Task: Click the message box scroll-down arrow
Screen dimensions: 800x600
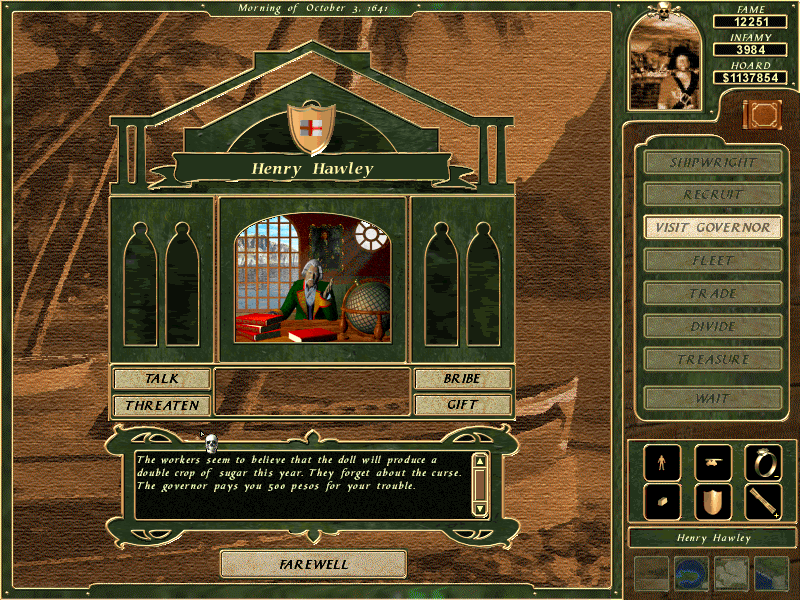Action: tap(480, 509)
